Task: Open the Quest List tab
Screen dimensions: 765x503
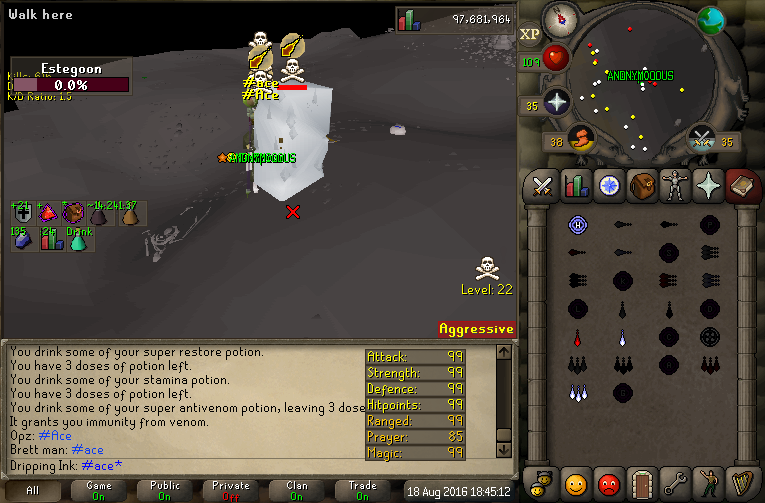Action: pos(608,186)
